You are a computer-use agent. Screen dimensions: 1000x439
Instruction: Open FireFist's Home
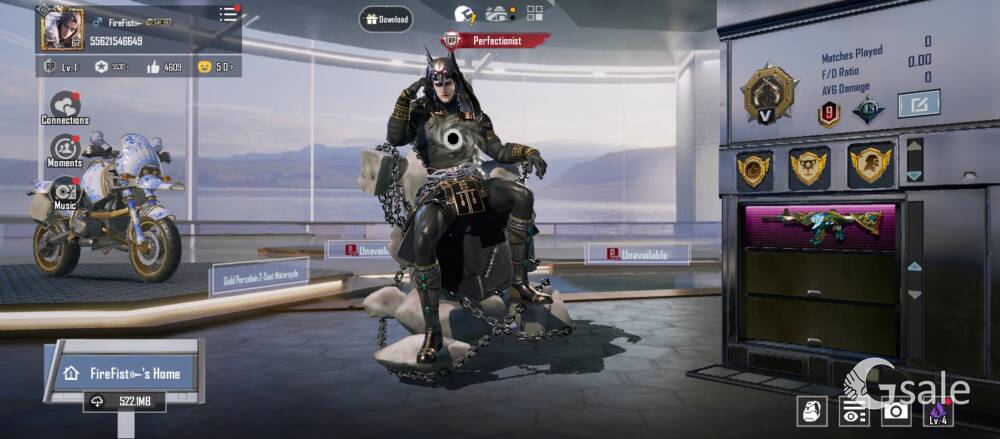pos(124,373)
